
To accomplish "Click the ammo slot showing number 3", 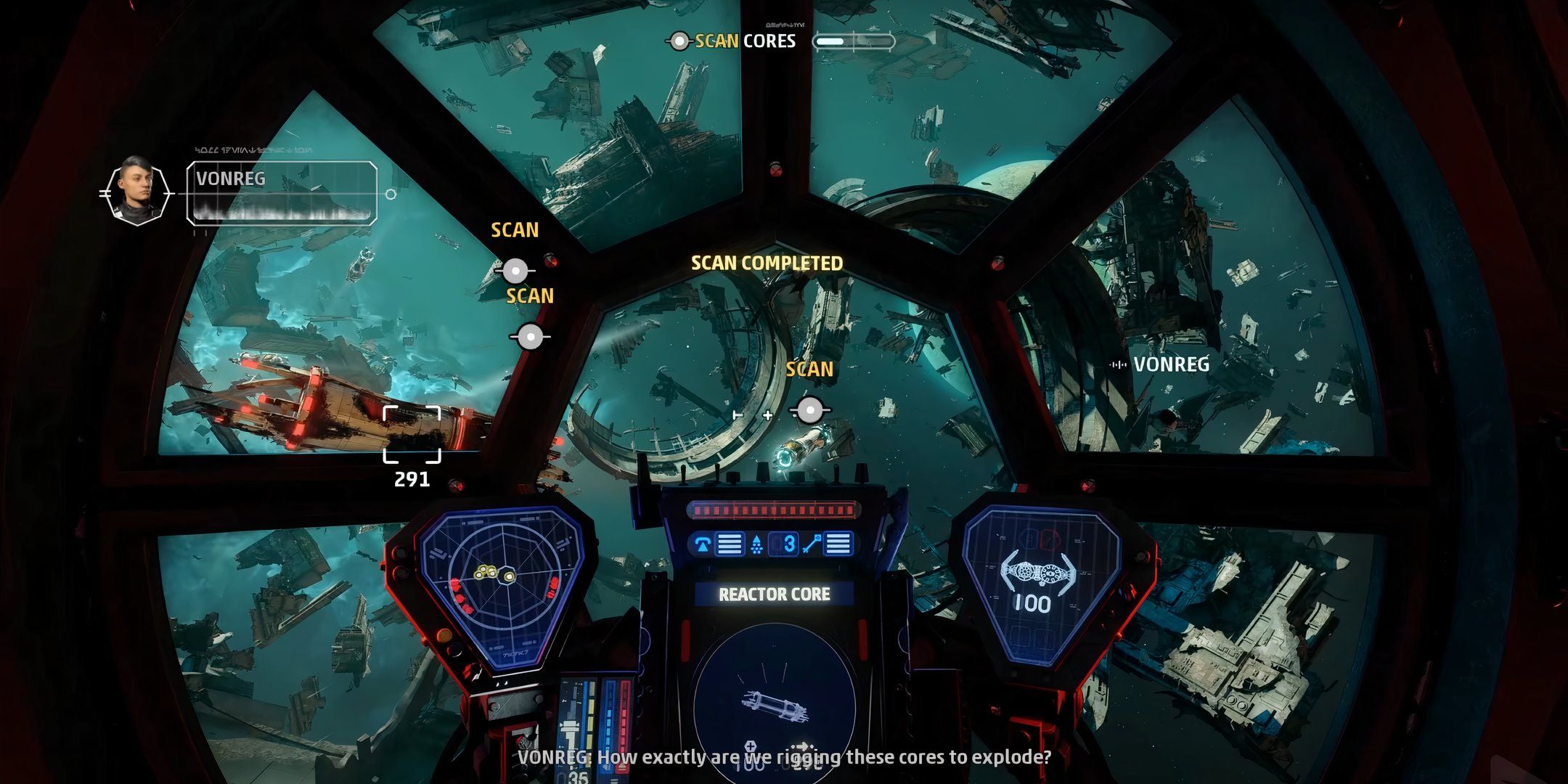I will 788,544.
